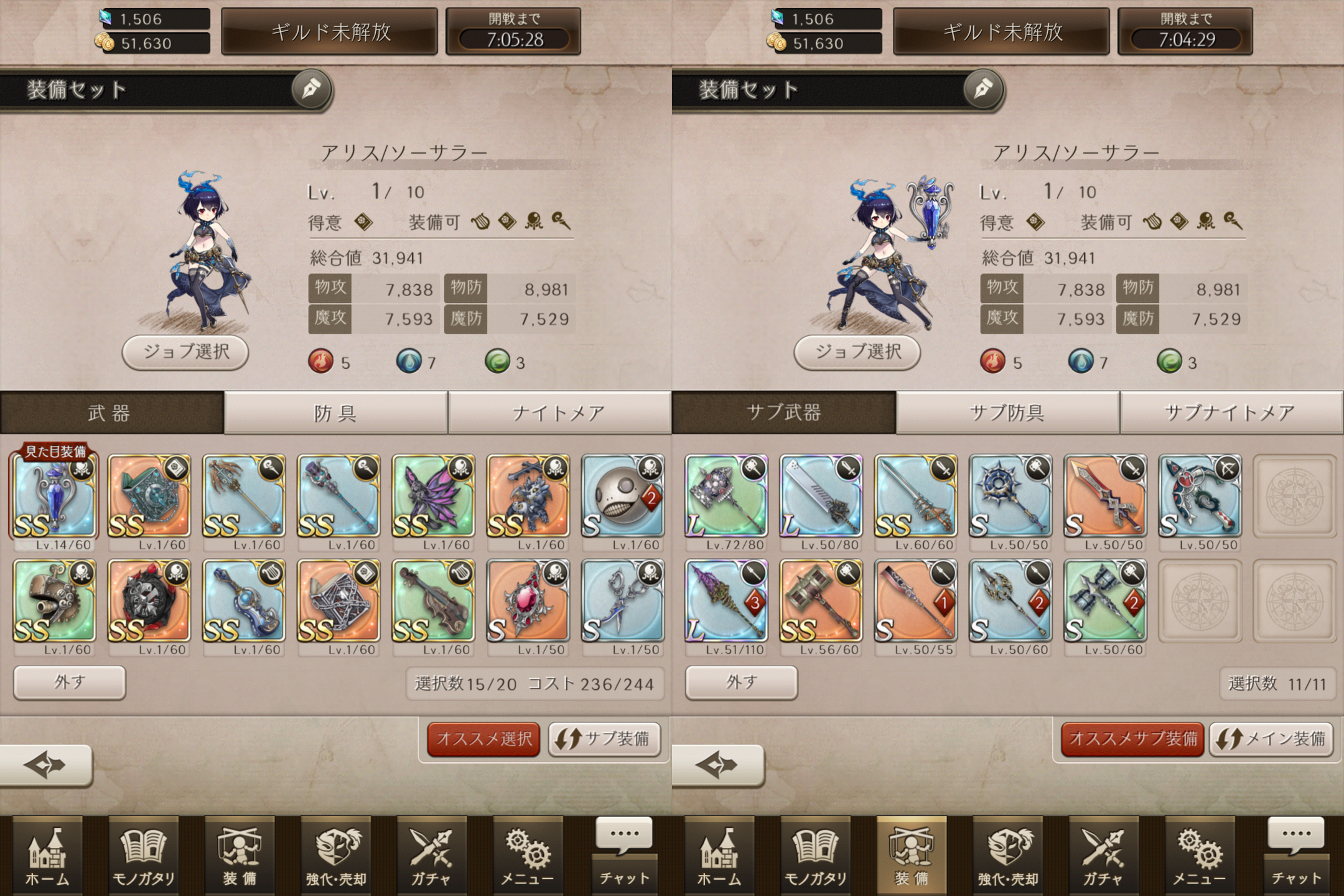
Task: Select the blue vial weapon tagged 見た目装備
Action: (x=54, y=497)
